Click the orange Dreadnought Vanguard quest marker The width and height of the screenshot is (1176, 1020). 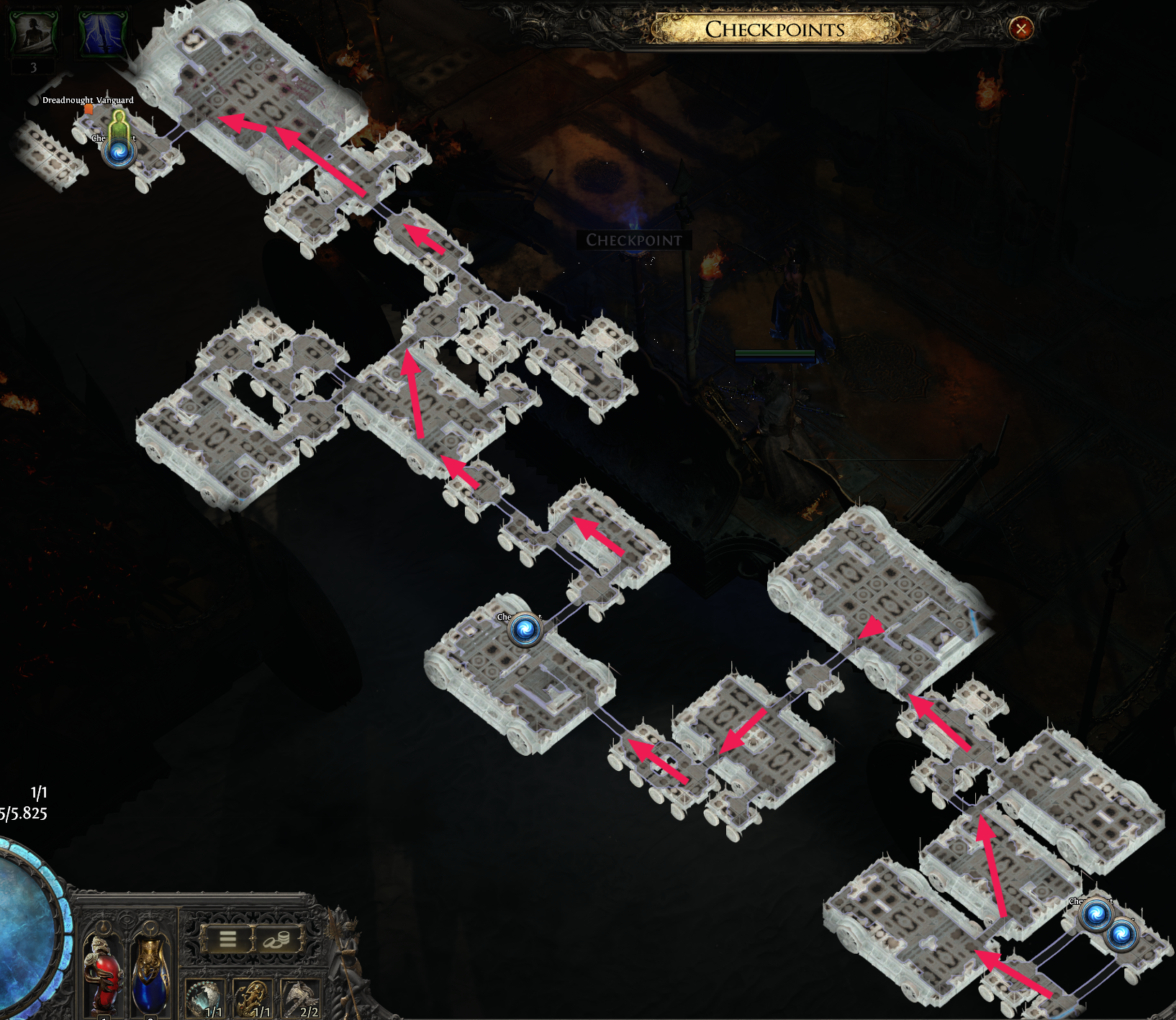coord(89,109)
